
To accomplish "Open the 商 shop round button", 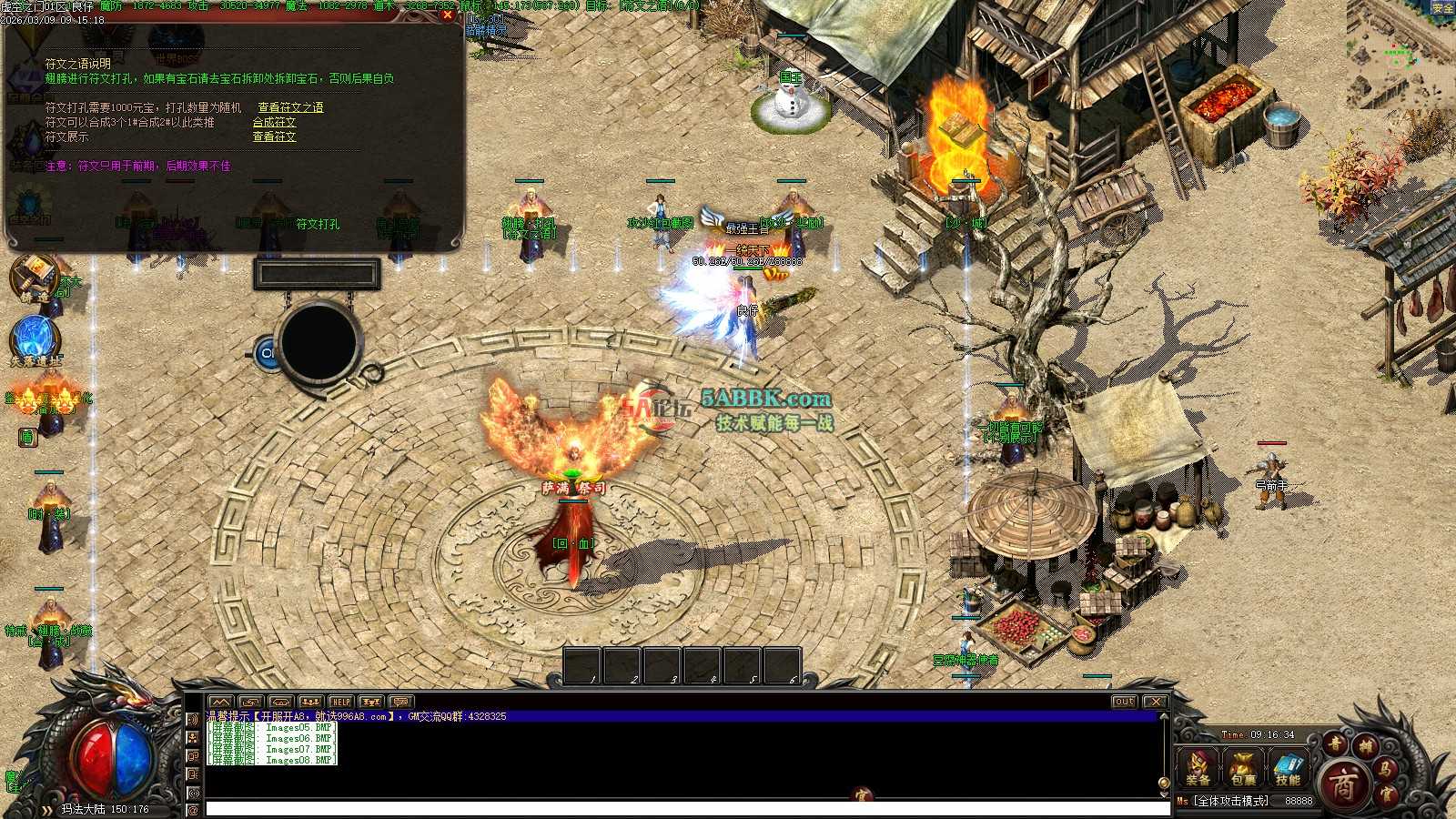I will pos(1343,784).
